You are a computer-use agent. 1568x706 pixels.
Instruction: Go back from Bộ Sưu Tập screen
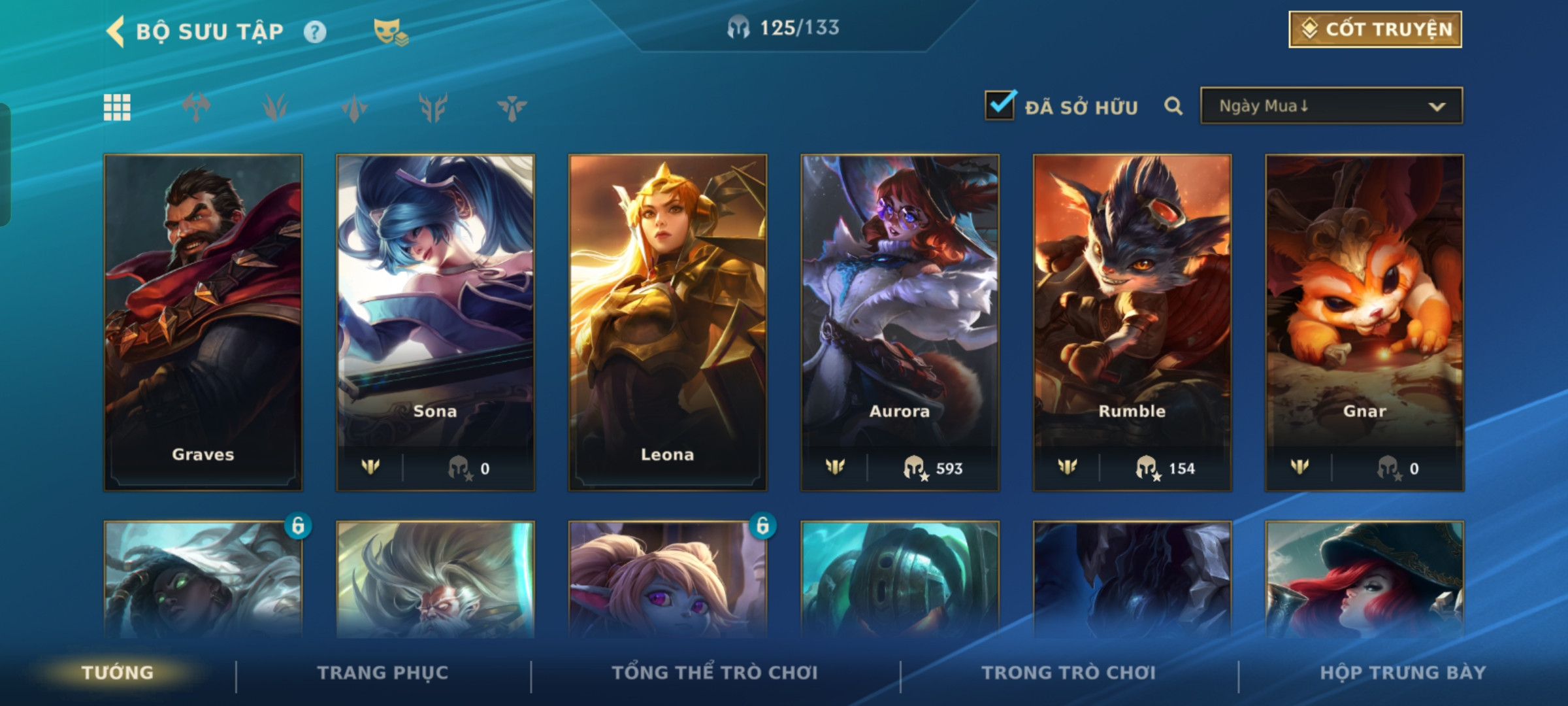pos(116,32)
